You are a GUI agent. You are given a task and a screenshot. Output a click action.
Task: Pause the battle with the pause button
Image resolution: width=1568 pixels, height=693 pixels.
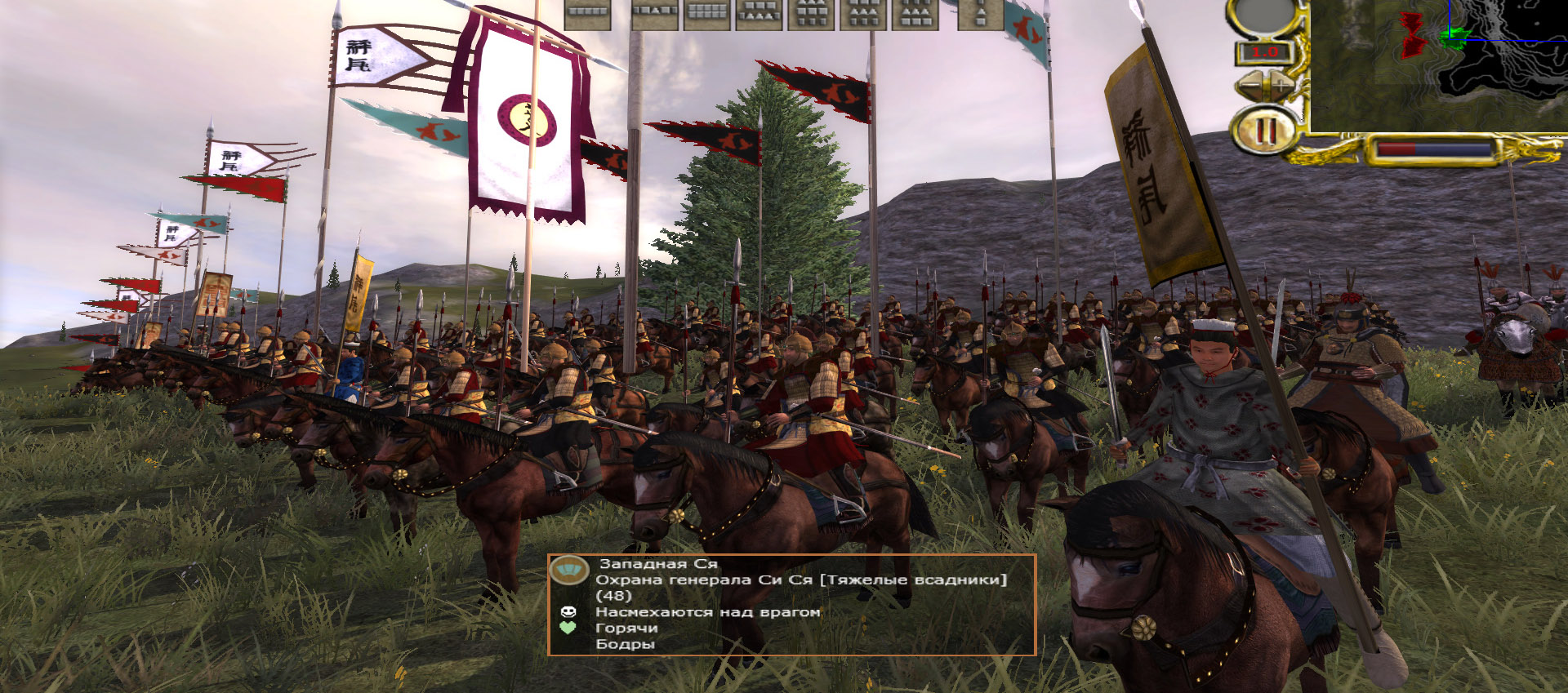pyautogui.click(x=1266, y=131)
